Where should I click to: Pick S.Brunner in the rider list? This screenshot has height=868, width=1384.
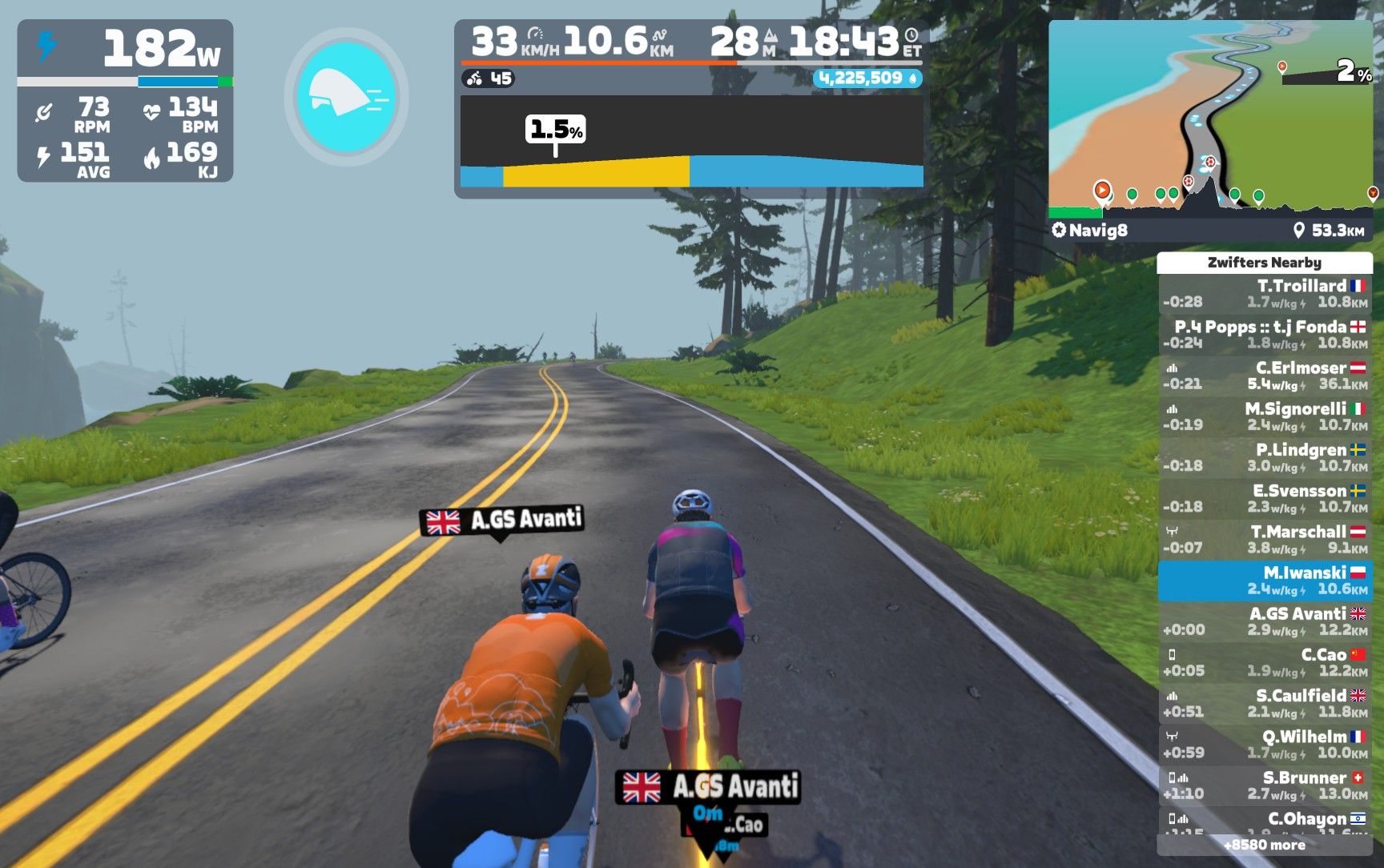pyautogui.click(x=1265, y=785)
